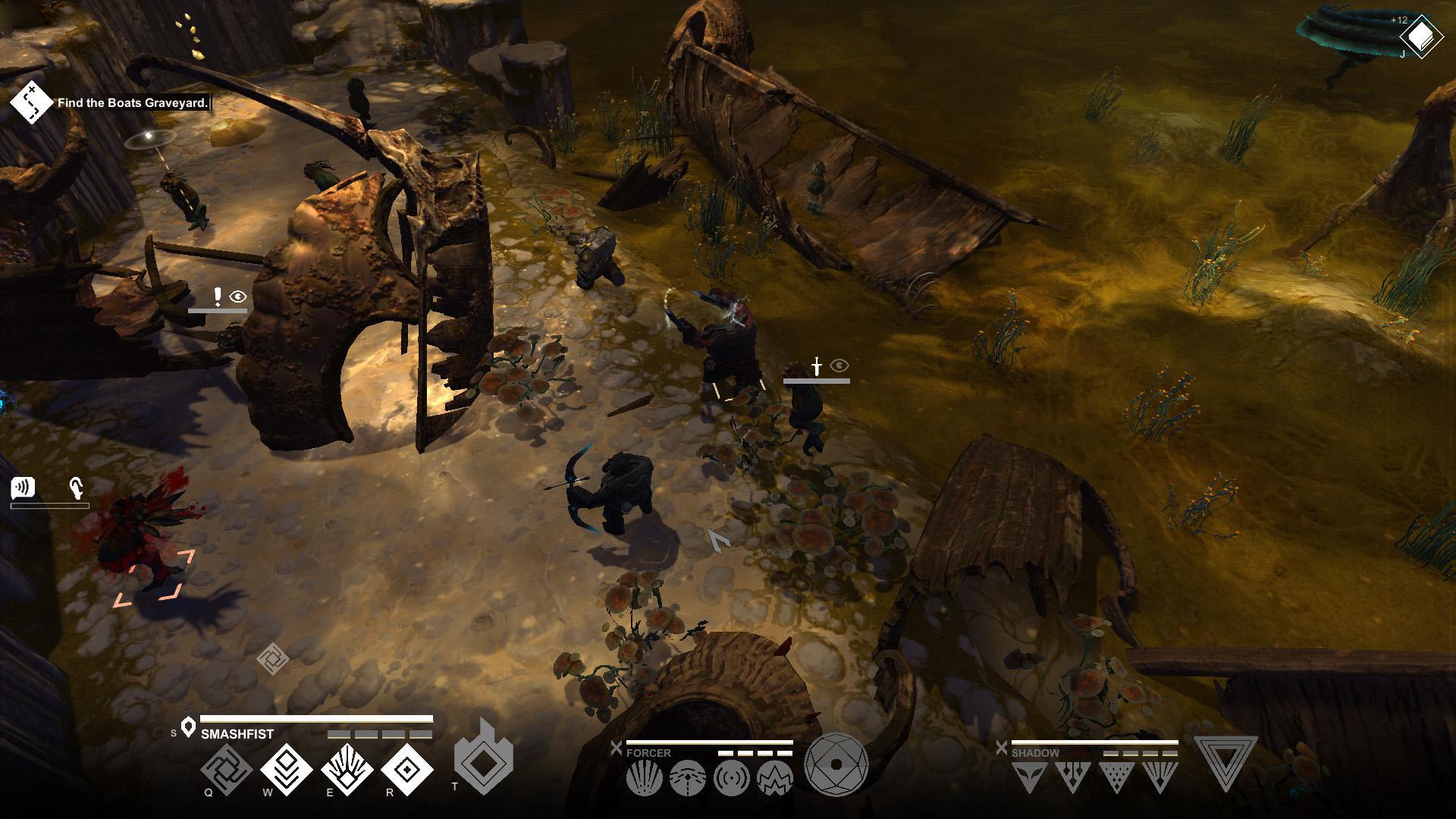Trigger Shadow's dotted triangle ability
The image size is (1456, 819).
[x=1116, y=777]
